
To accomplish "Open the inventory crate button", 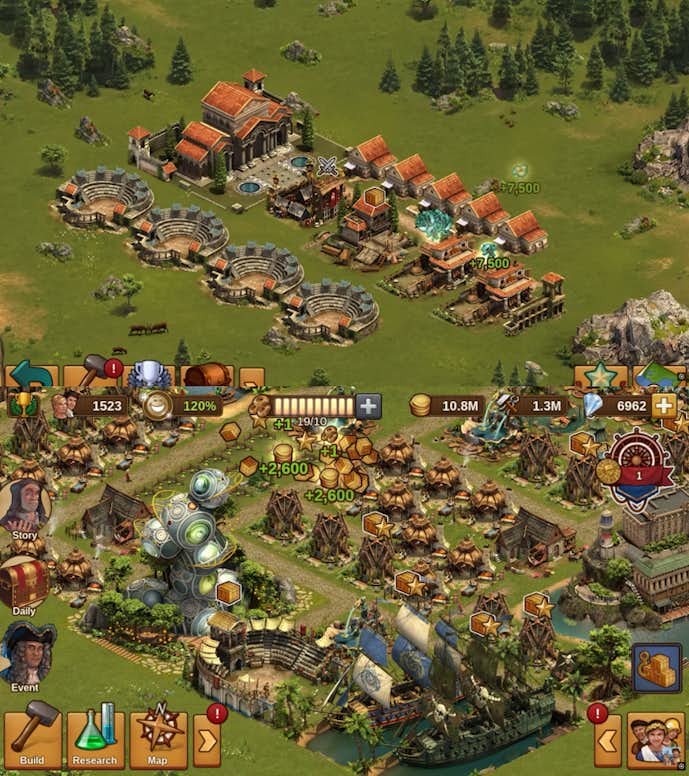I will (657, 668).
